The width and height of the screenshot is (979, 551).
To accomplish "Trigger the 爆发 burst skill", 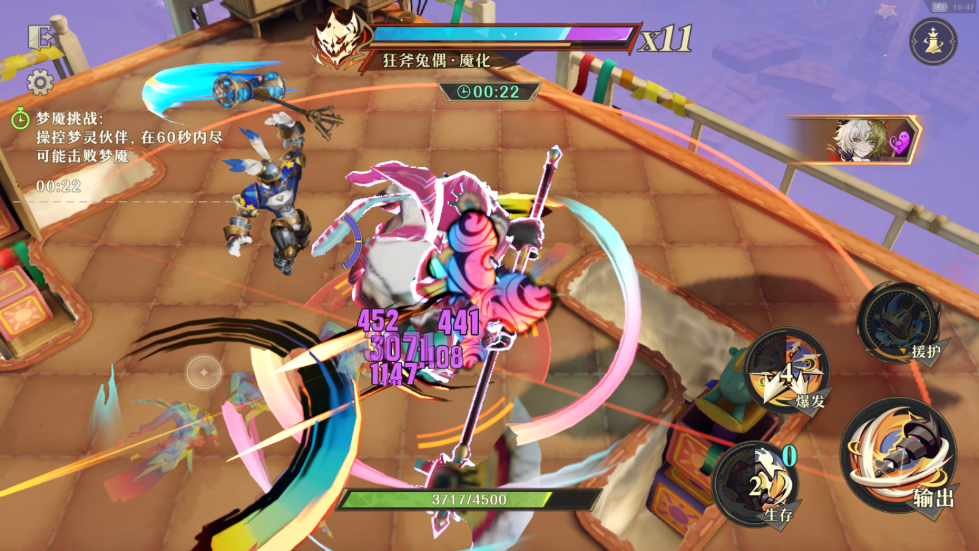I will [789, 370].
